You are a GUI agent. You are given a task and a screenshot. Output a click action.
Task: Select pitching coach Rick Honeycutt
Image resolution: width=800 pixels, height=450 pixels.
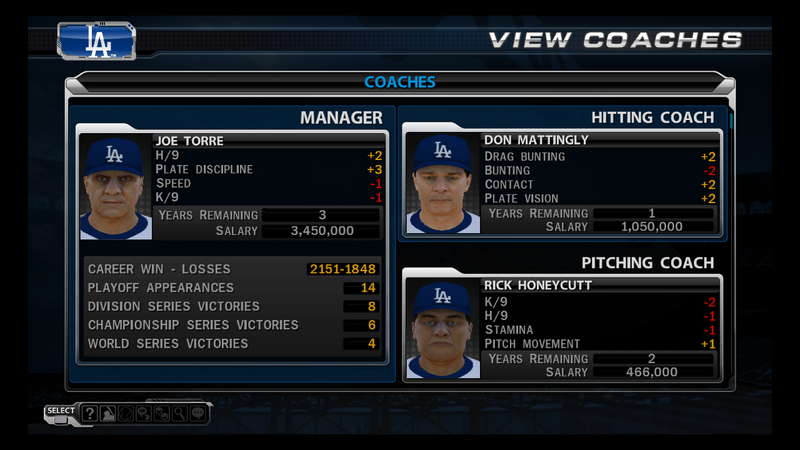599,285
